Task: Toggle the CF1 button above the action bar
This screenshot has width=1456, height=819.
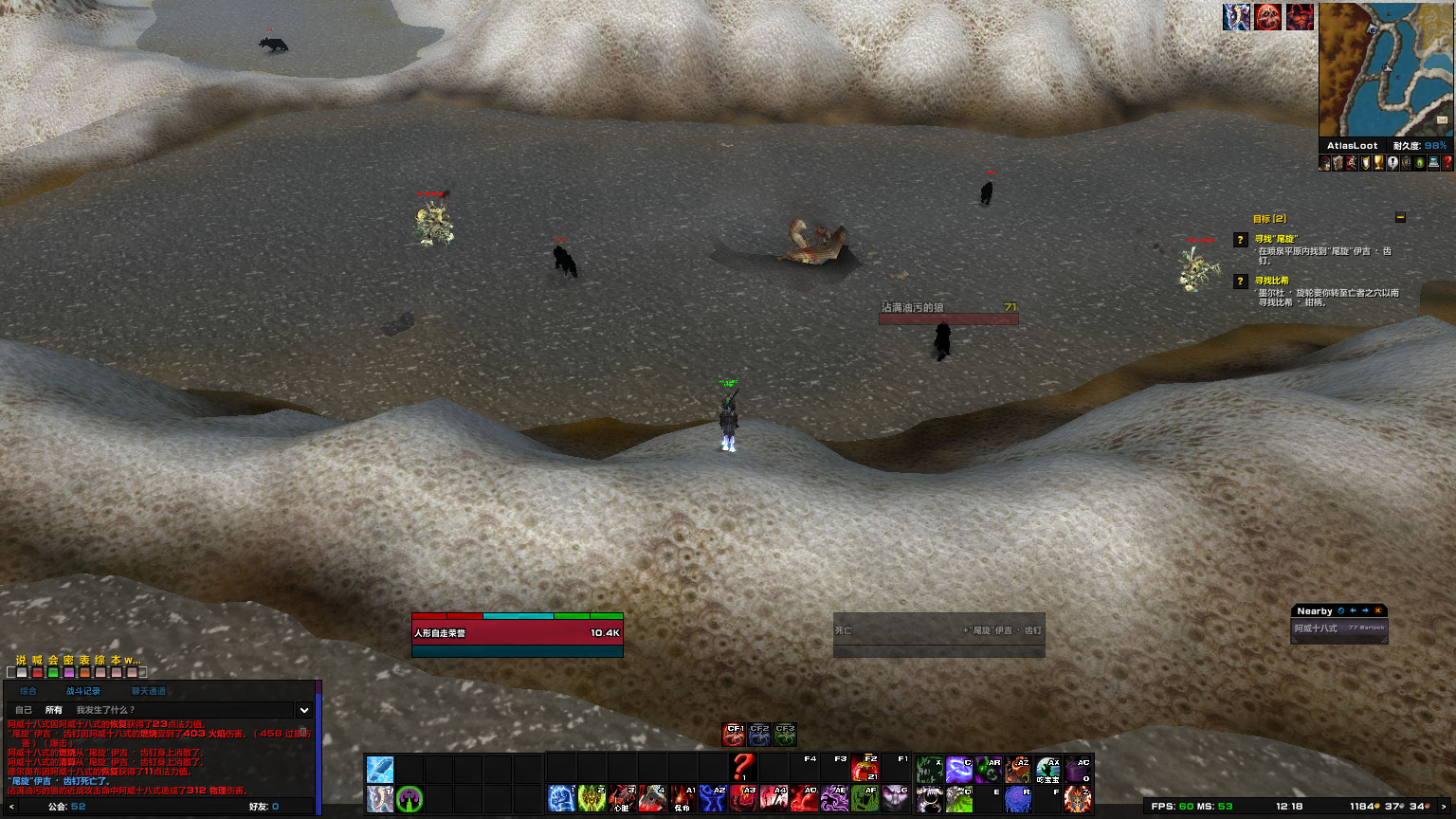Action: click(x=733, y=733)
